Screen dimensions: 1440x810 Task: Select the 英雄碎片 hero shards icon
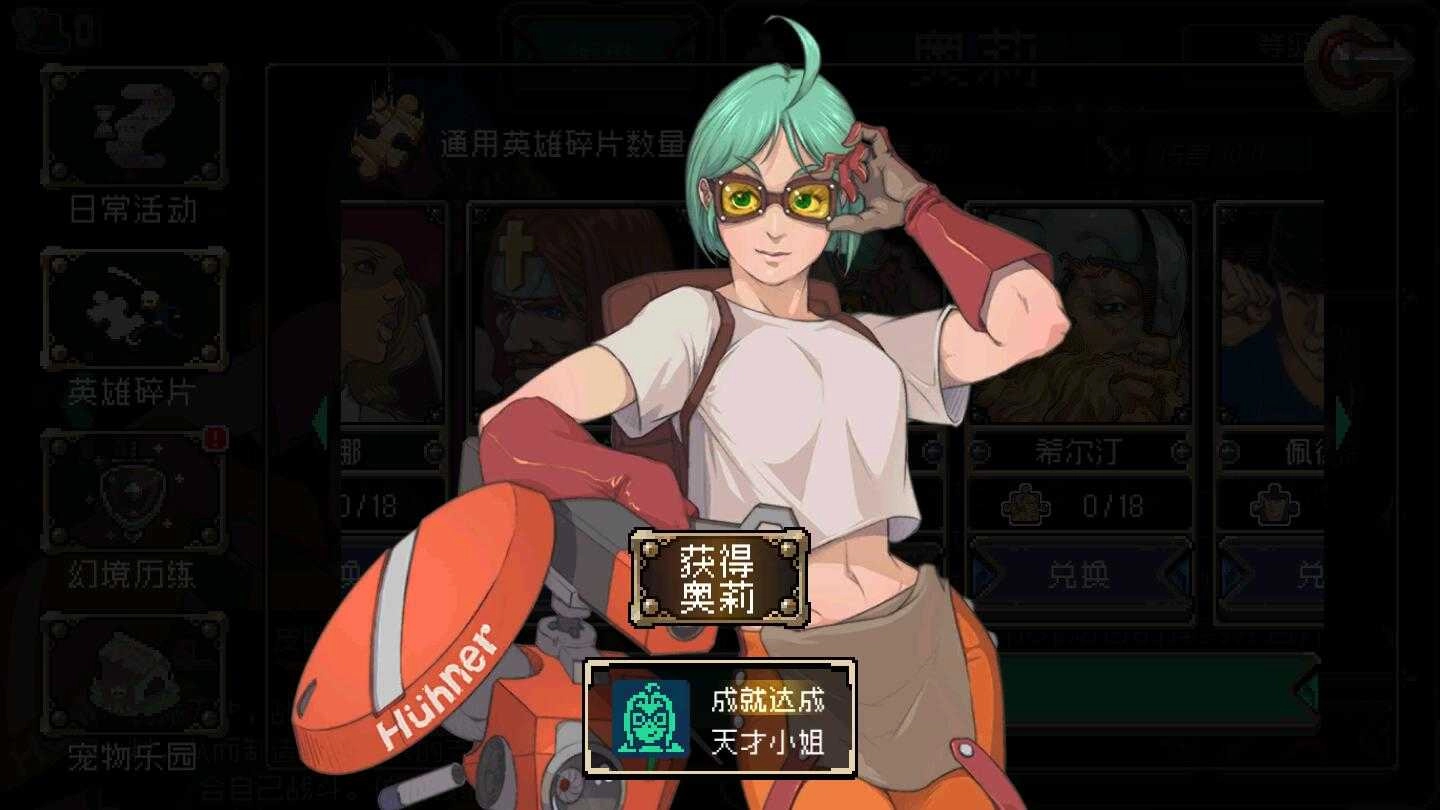[x=134, y=310]
